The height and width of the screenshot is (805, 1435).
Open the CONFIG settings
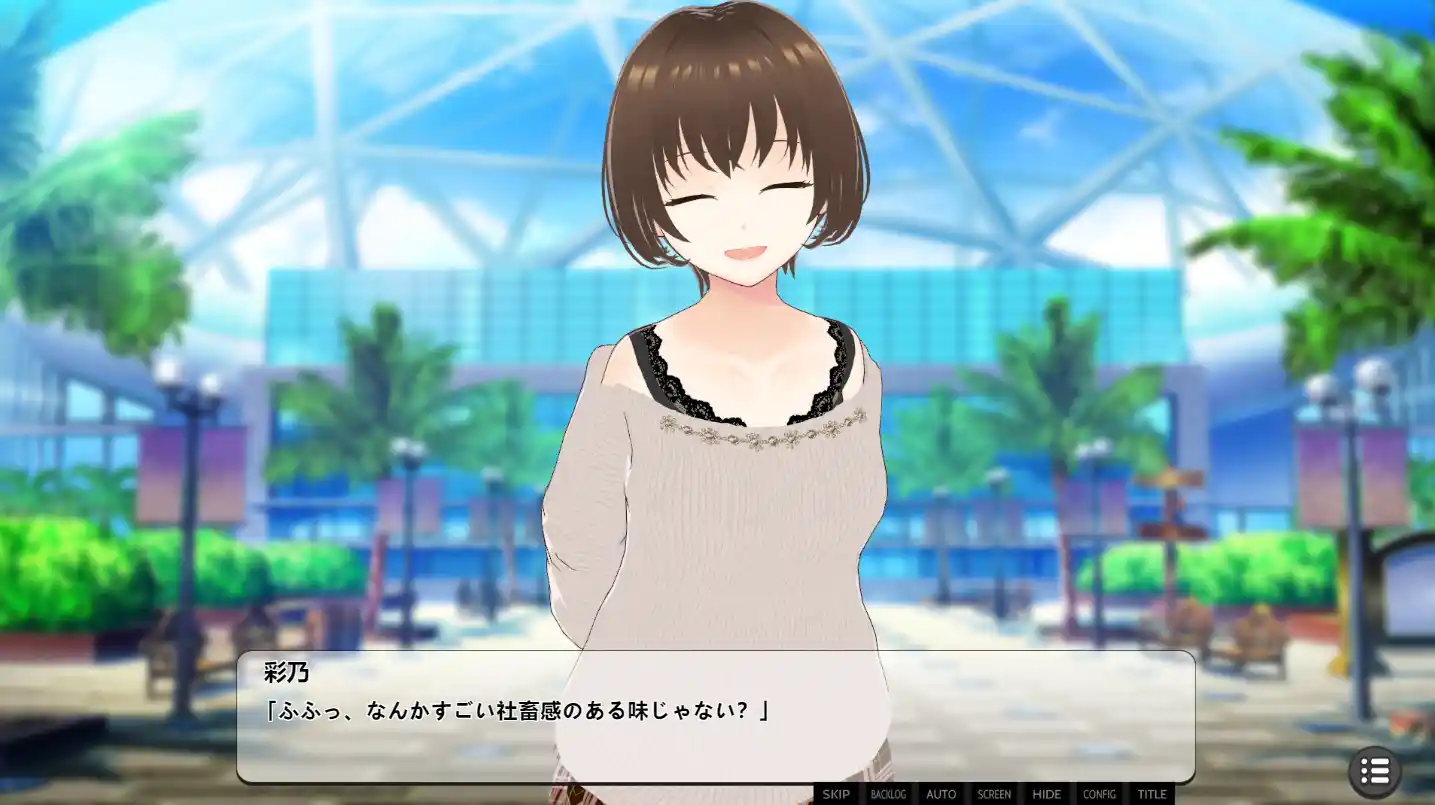pos(1099,794)
